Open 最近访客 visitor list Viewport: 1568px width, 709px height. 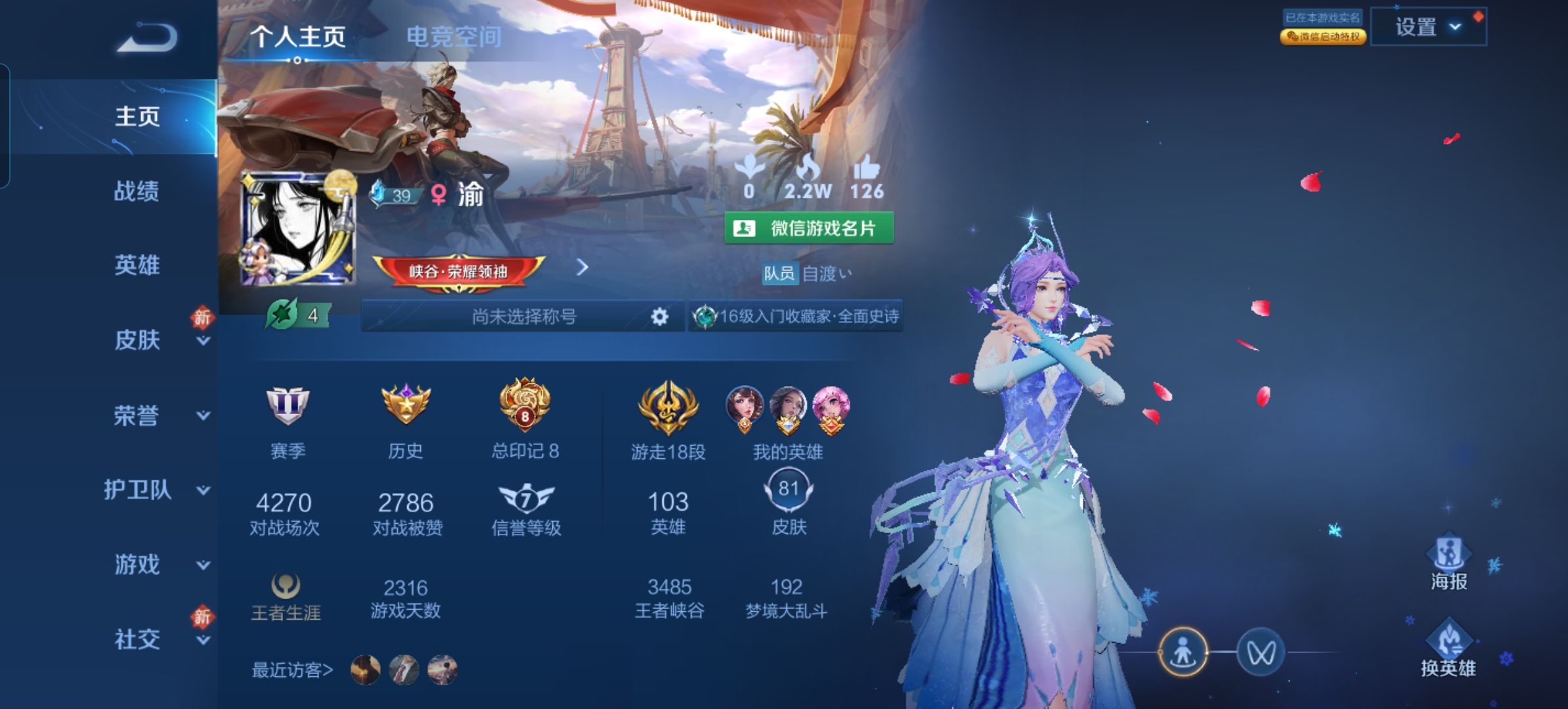[293, 670]
